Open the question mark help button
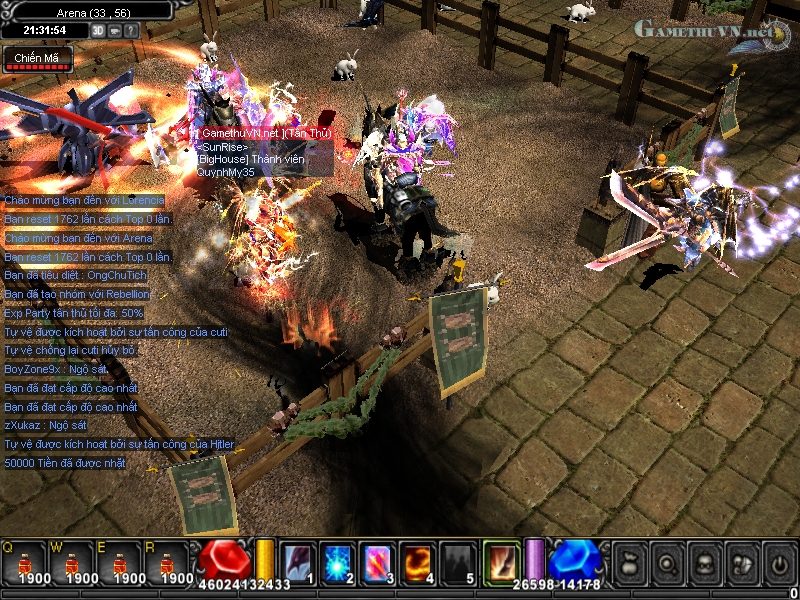 pyautogui.click(x=132, y=30)
